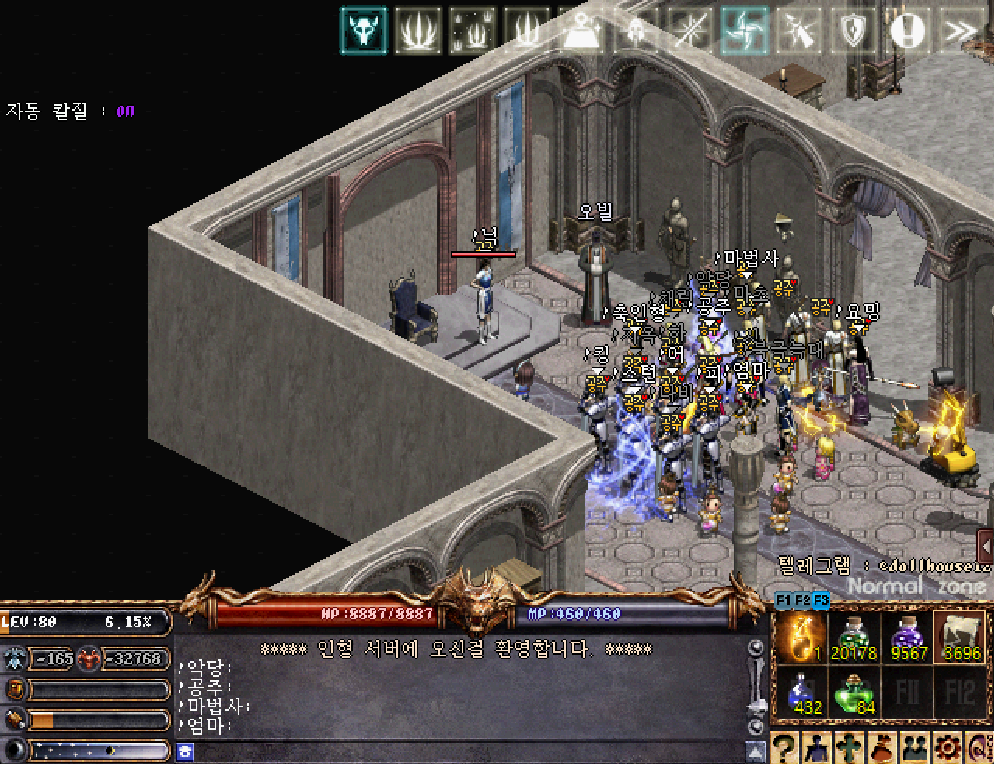Switch to the F1 hotkey page tab
This screenshot has width=994, height=764.
click(x=783, y=600)
